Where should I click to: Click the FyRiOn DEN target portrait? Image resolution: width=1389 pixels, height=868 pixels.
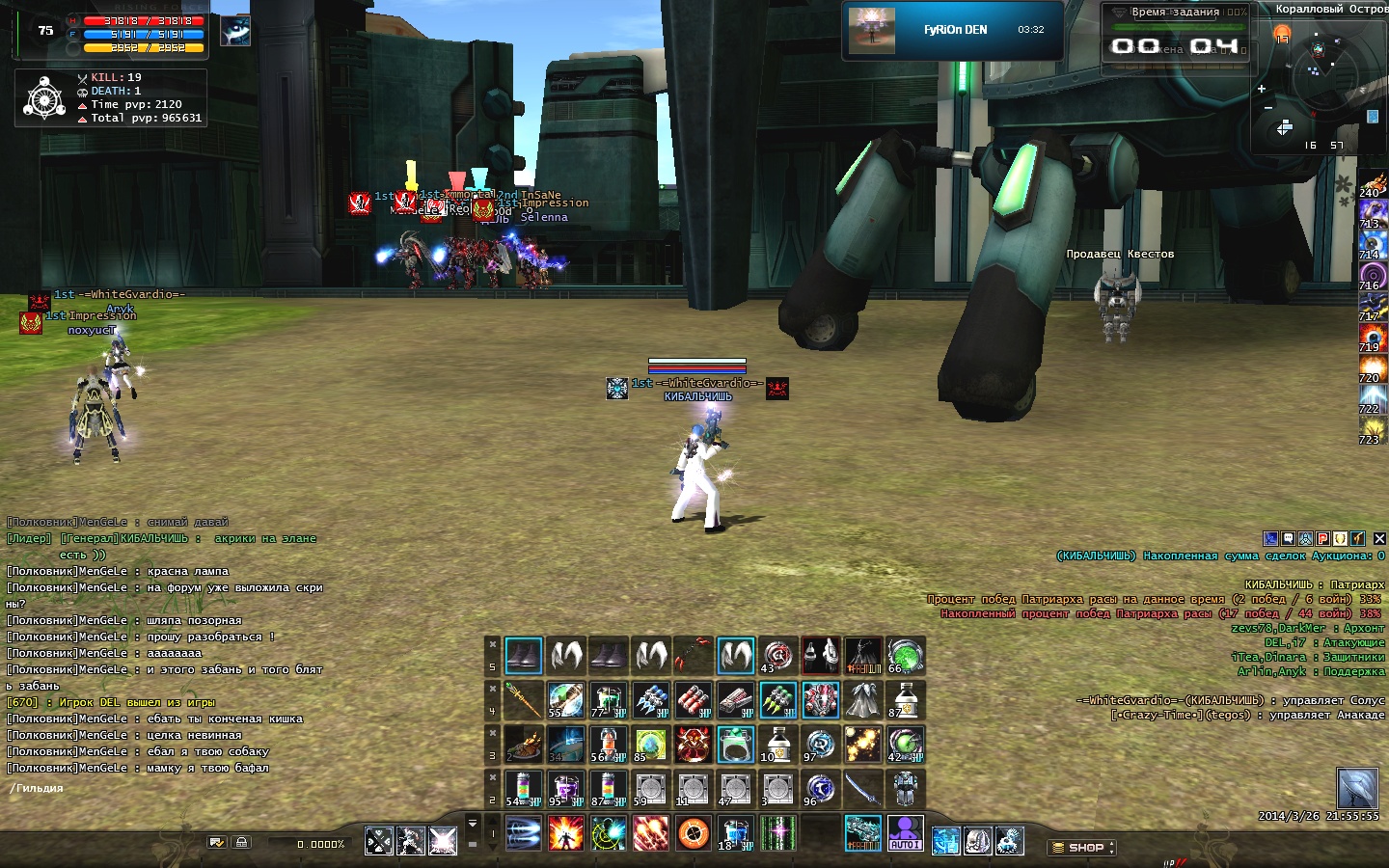click(x=871, y=30)
